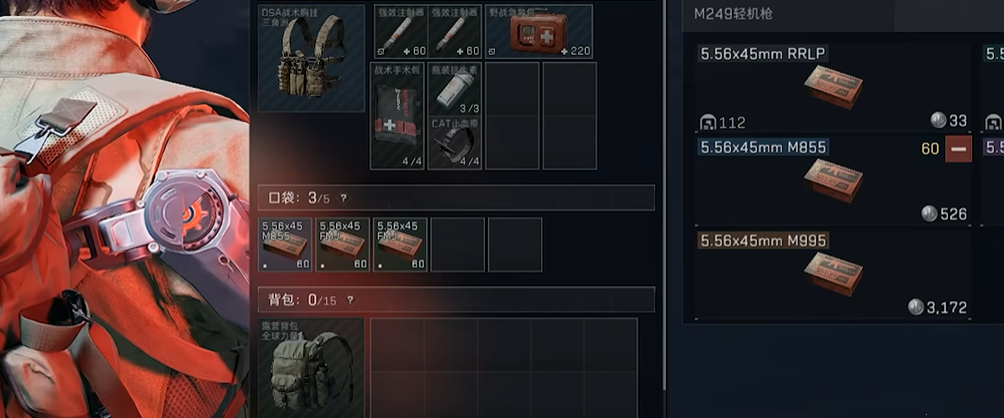
Task: Click the tactical surgery kit slot
Action: click(397, 115)
